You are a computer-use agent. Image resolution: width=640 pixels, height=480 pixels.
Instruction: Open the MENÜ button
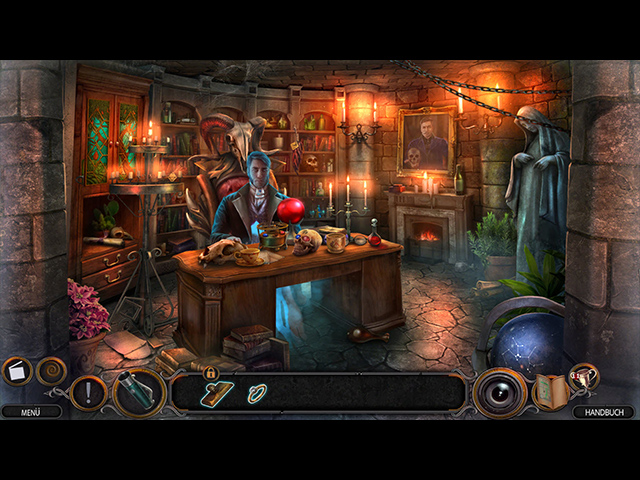24,411
